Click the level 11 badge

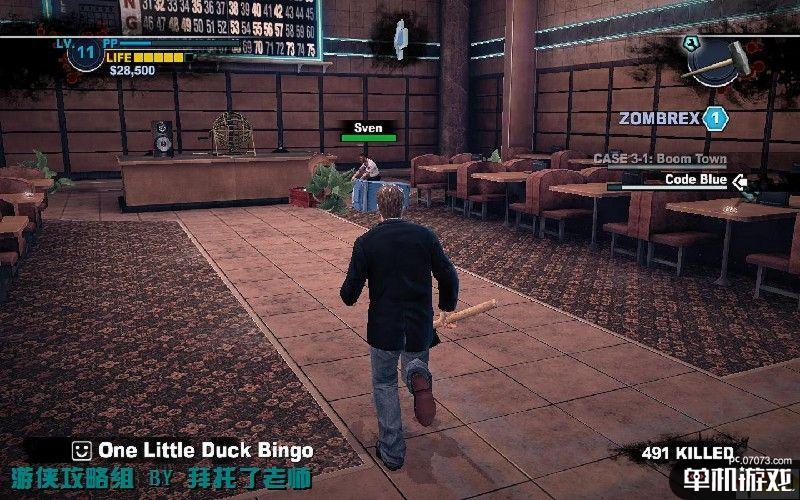[x=86, y=52]
